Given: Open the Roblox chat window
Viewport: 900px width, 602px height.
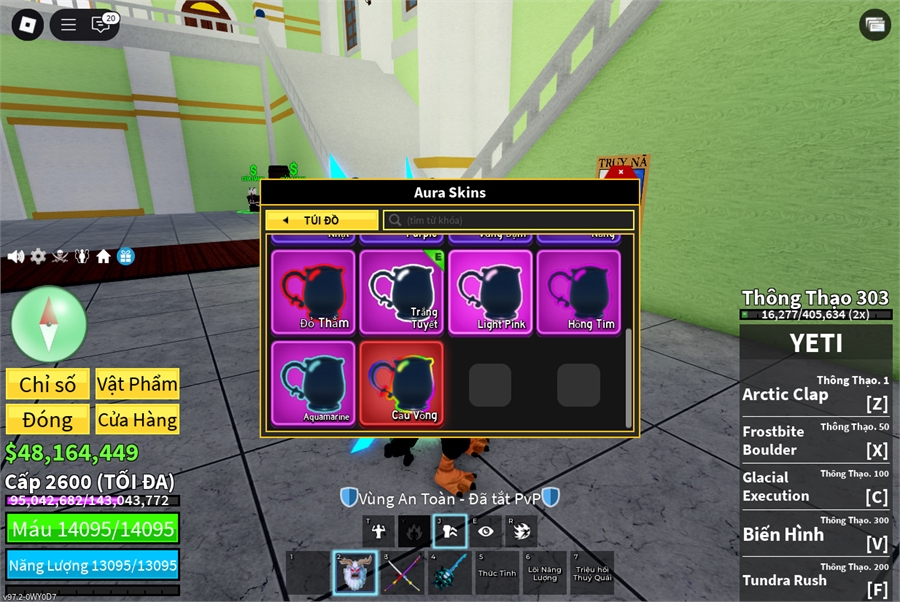Looking at the screenshot, I should (102, 25).
